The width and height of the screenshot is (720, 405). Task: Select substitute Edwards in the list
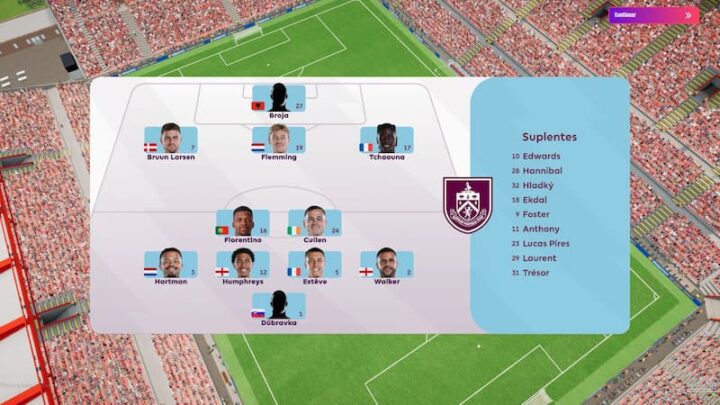tap(541, 156)
